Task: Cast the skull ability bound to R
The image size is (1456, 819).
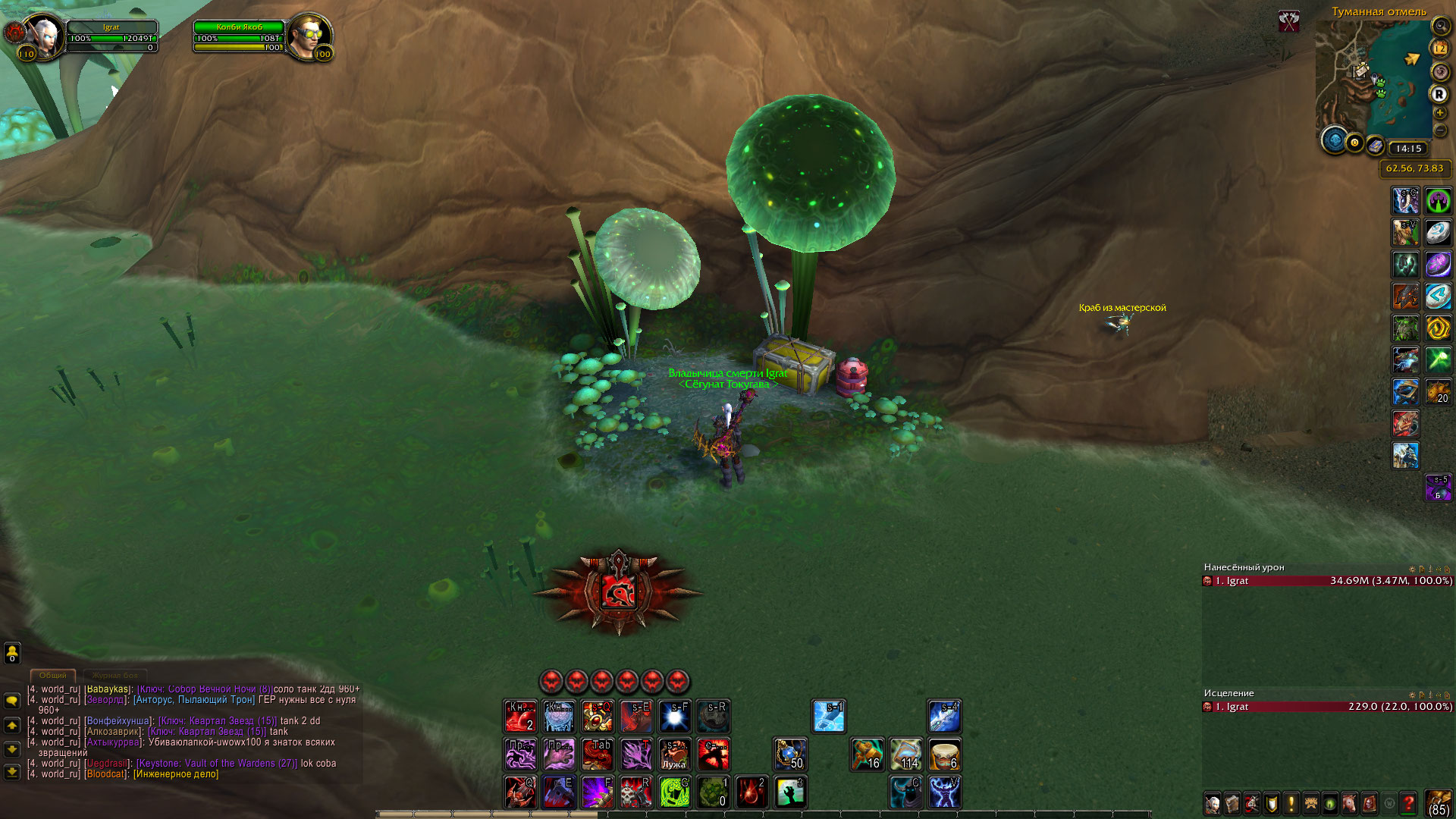Action: (x=635, y=792)
